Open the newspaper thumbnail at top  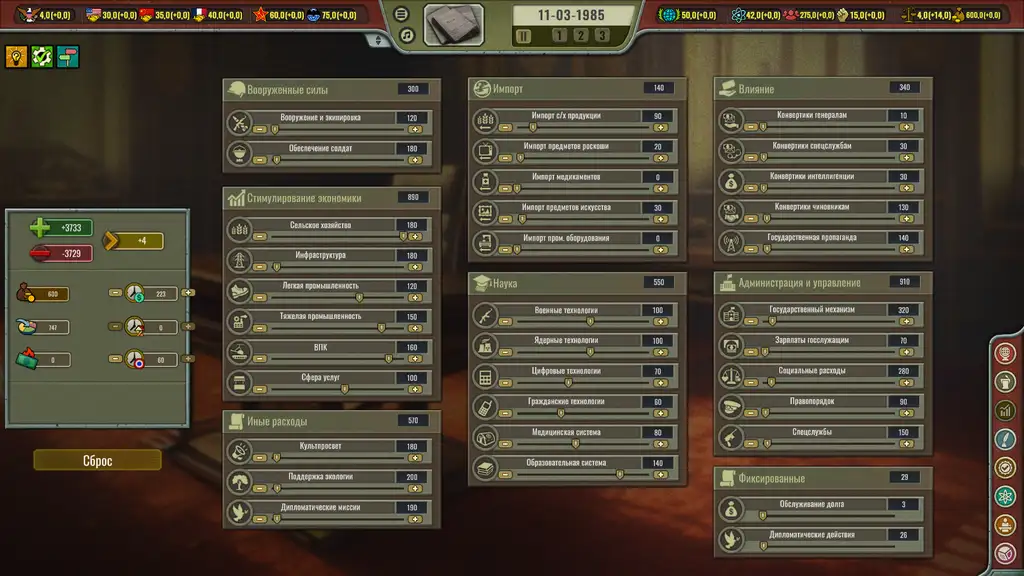coord(454,25)
